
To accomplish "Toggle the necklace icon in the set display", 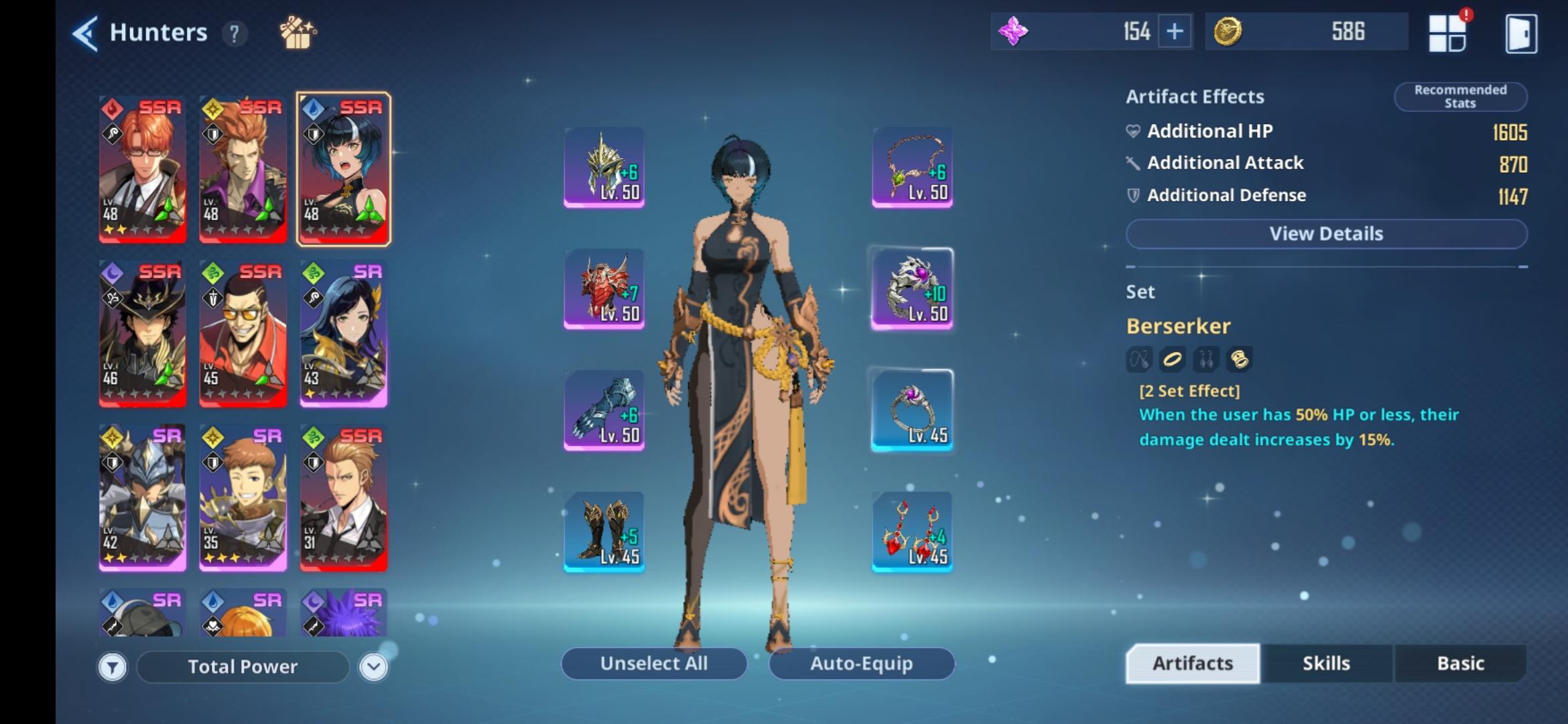I will pos(1139,359).
